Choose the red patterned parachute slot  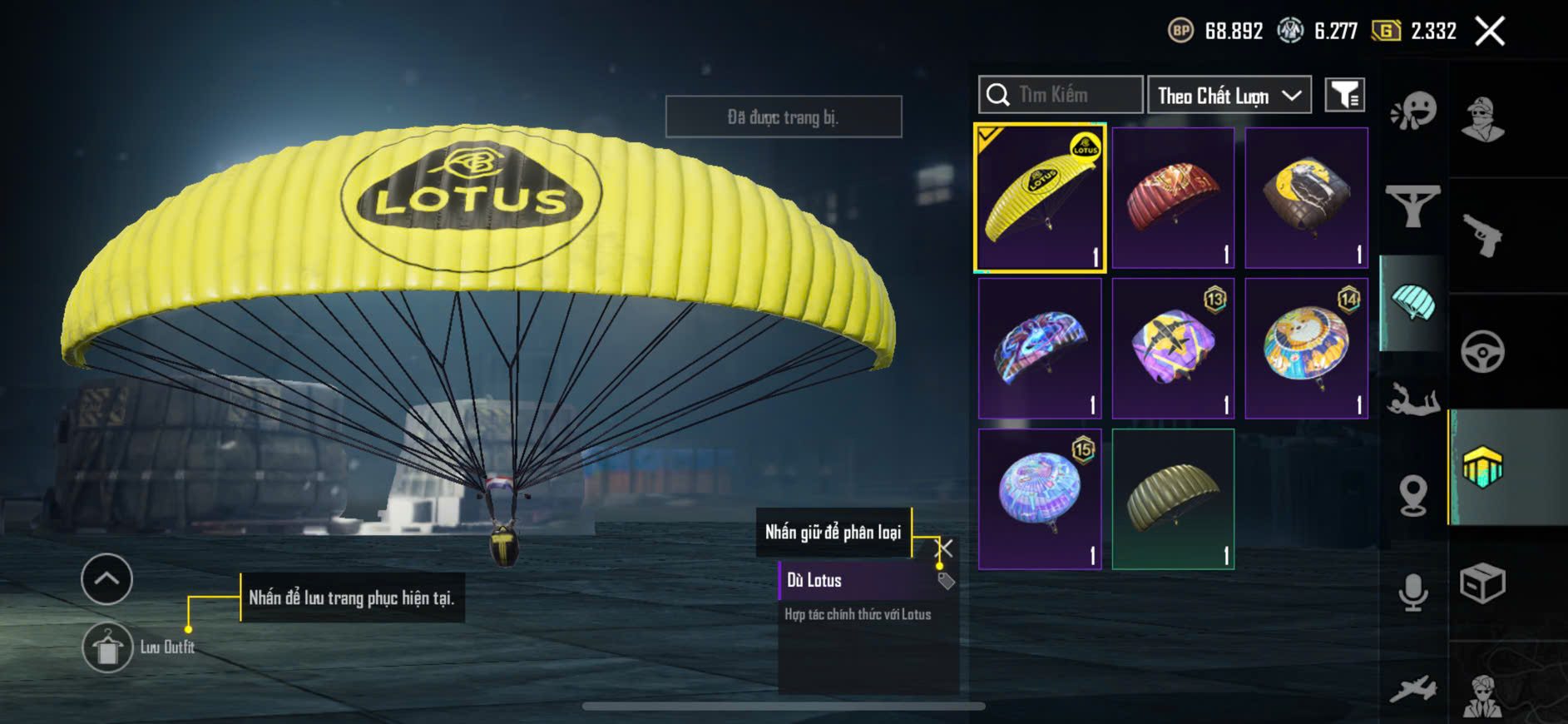click(x=1173, y=198)
